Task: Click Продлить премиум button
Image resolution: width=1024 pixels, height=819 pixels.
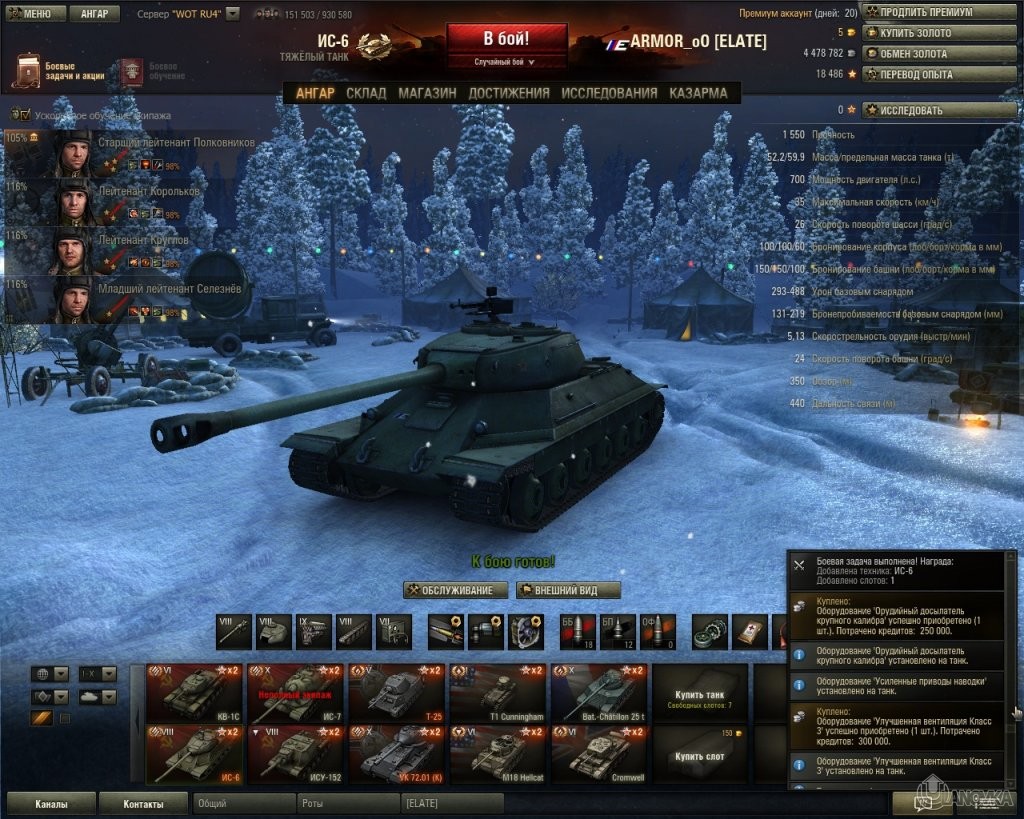Action: pyautogui.click(x=932, y=12)
